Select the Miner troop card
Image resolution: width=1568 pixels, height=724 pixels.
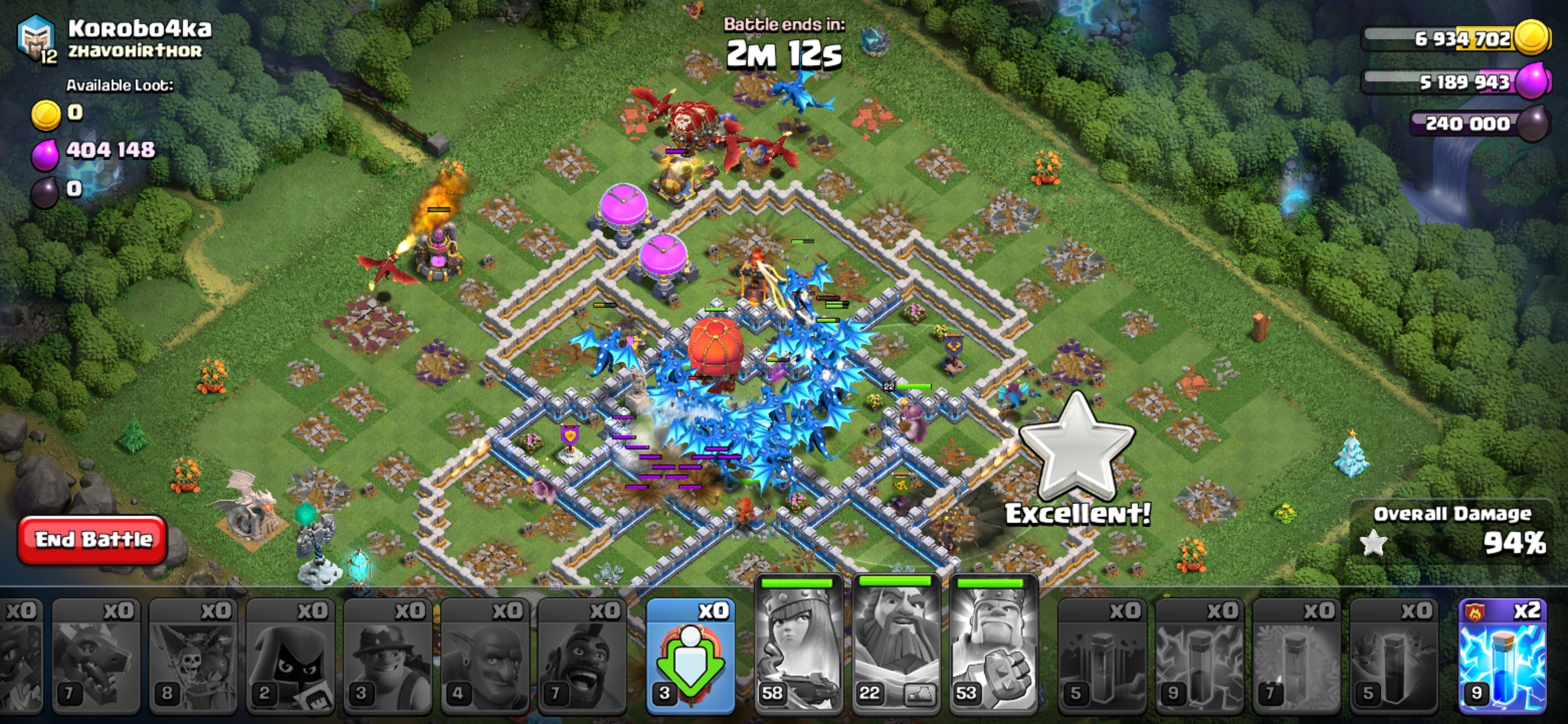click(x=387, y=656)
